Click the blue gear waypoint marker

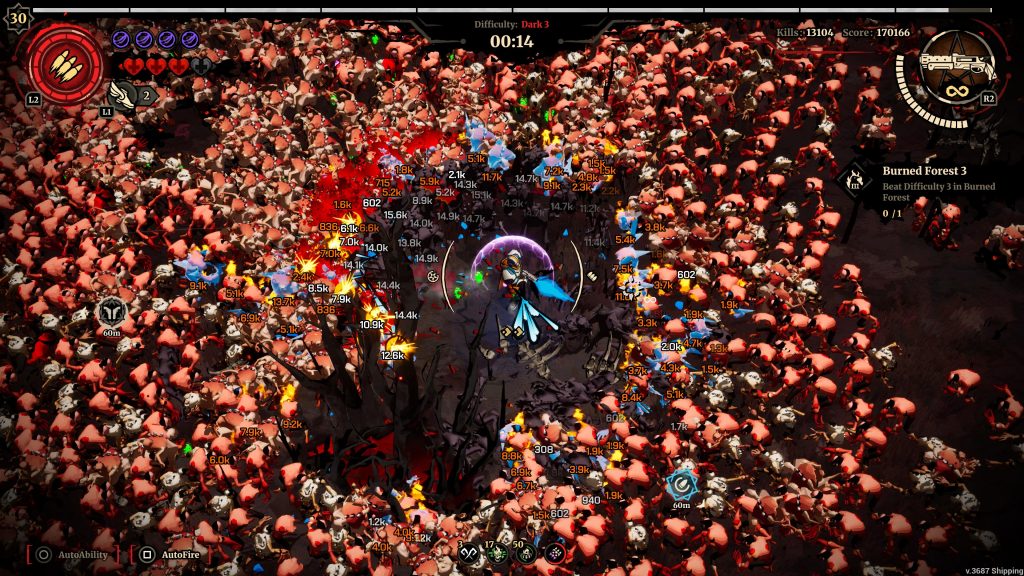pyautogui.click(x=682, y=483)
